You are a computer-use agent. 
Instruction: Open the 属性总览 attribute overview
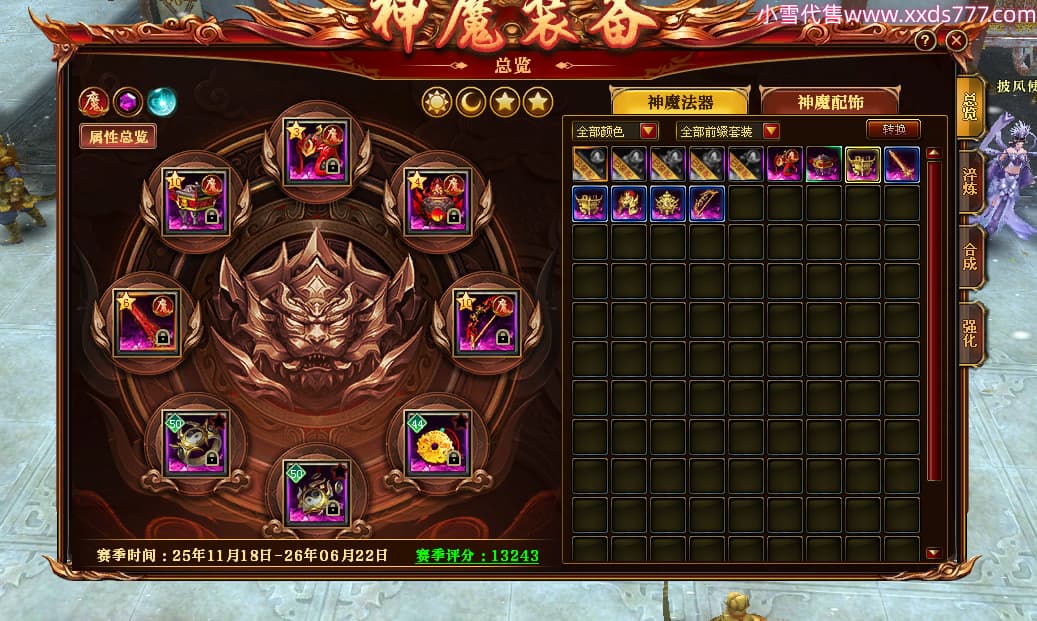point(118,137)
